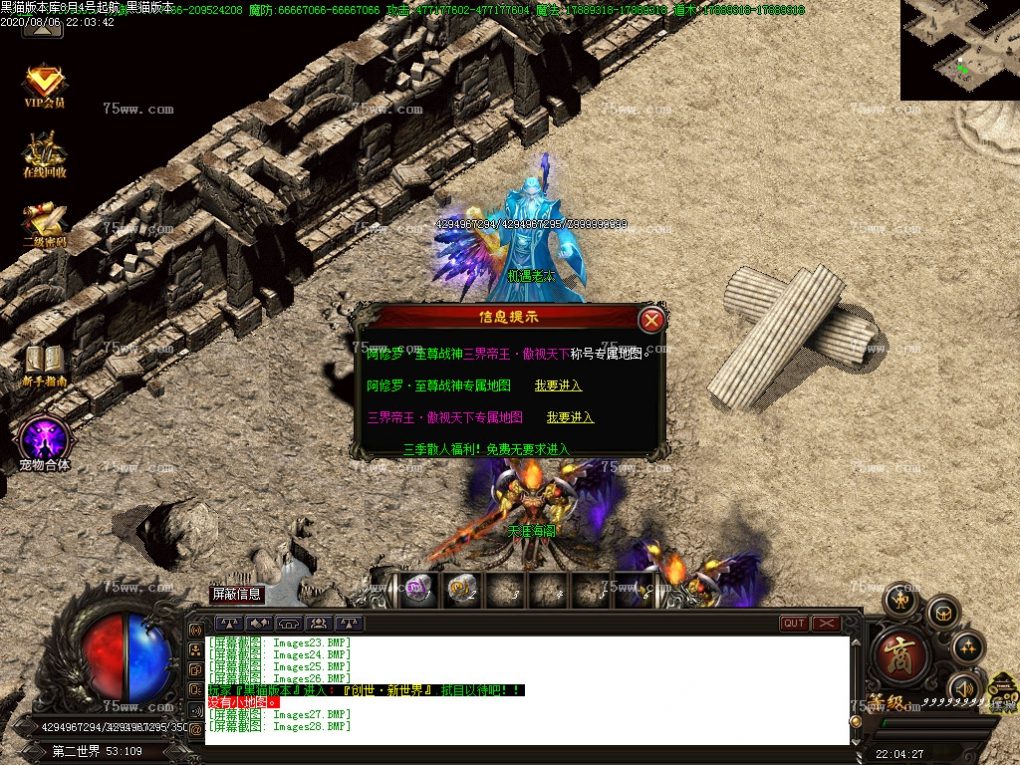This screenshot has height=765, width=1020.
Task: Collapse the left icon list with up arrow
Action: click(x=42, y=28)
